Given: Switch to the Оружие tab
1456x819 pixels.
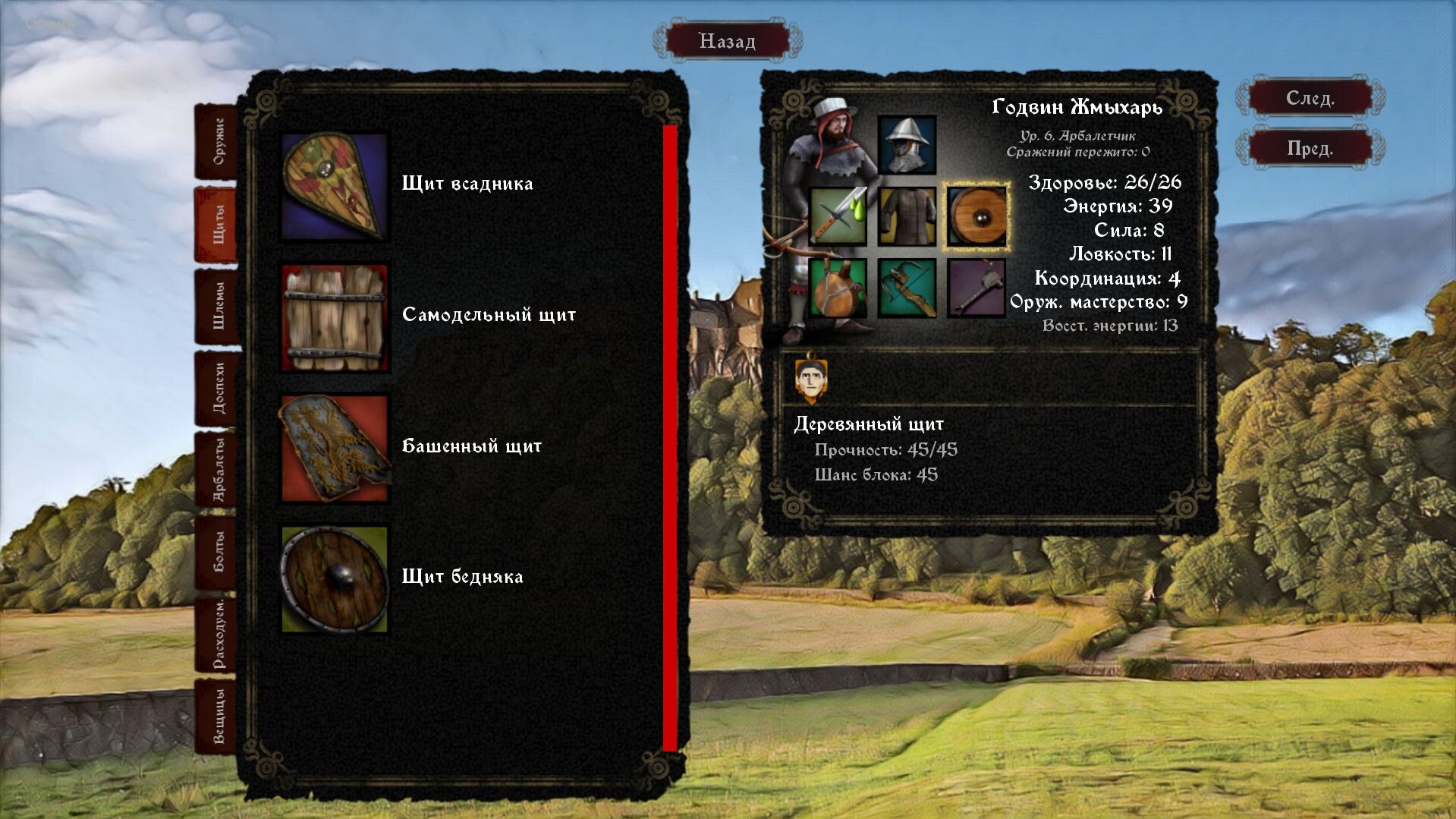Looking at the screenshot, I should tap(218, 141).
